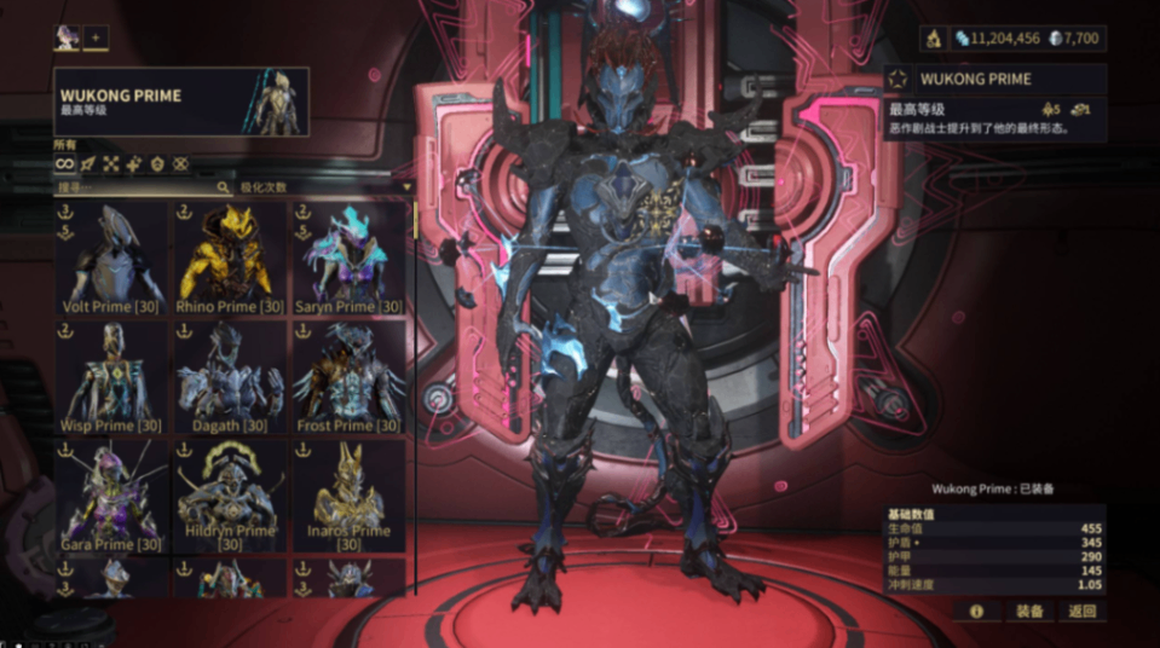Pick the Gara Prime warframe

click(x=112, y=496)
